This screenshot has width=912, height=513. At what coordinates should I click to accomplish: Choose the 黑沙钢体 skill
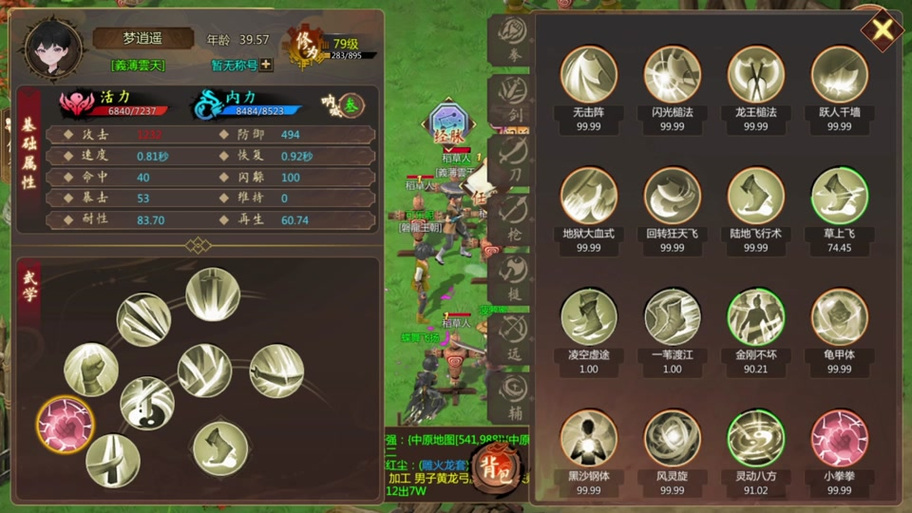click(x=588, y=439)
